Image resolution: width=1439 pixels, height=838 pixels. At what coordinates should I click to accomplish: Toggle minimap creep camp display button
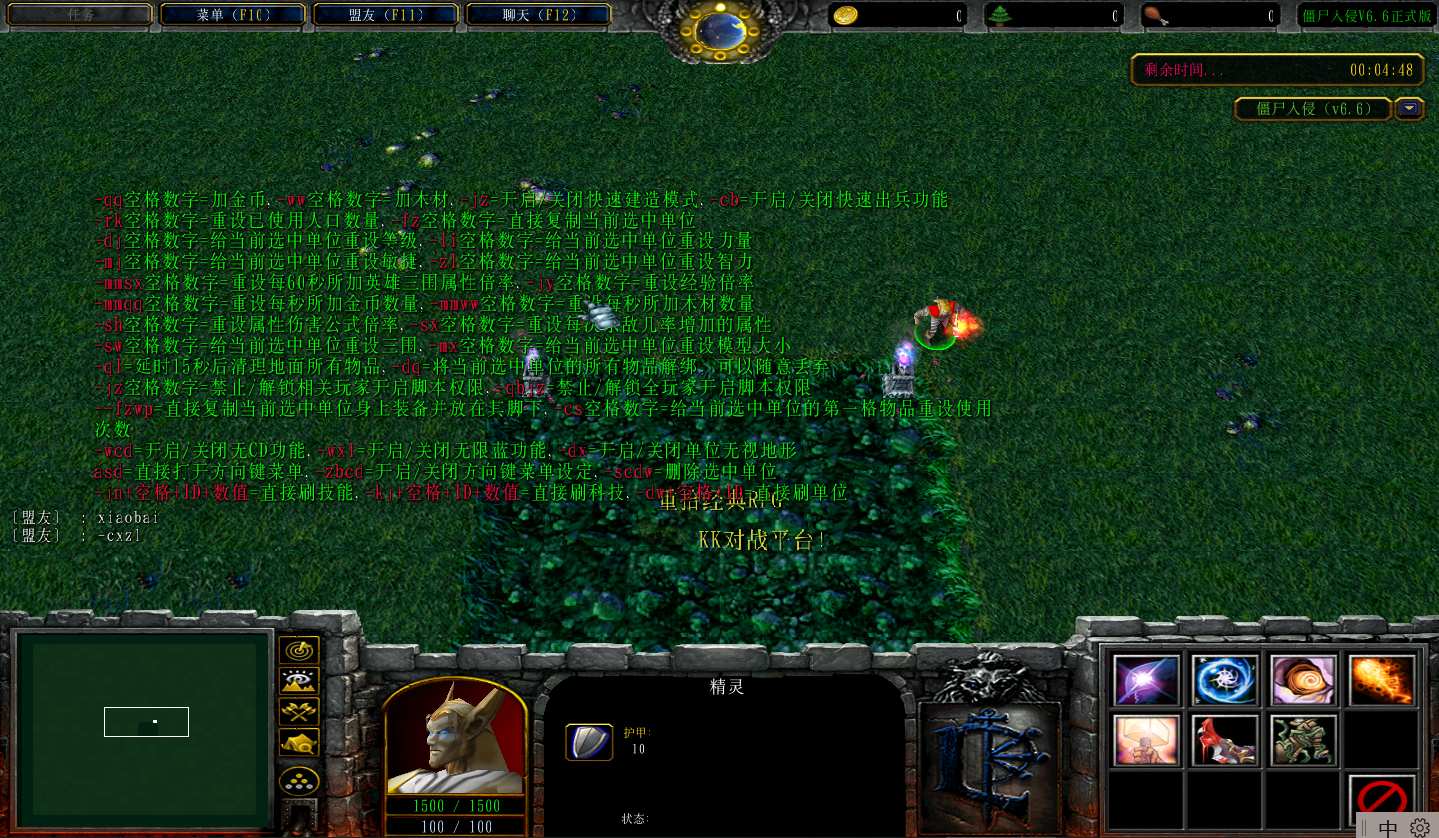click(x=299, y=741)
